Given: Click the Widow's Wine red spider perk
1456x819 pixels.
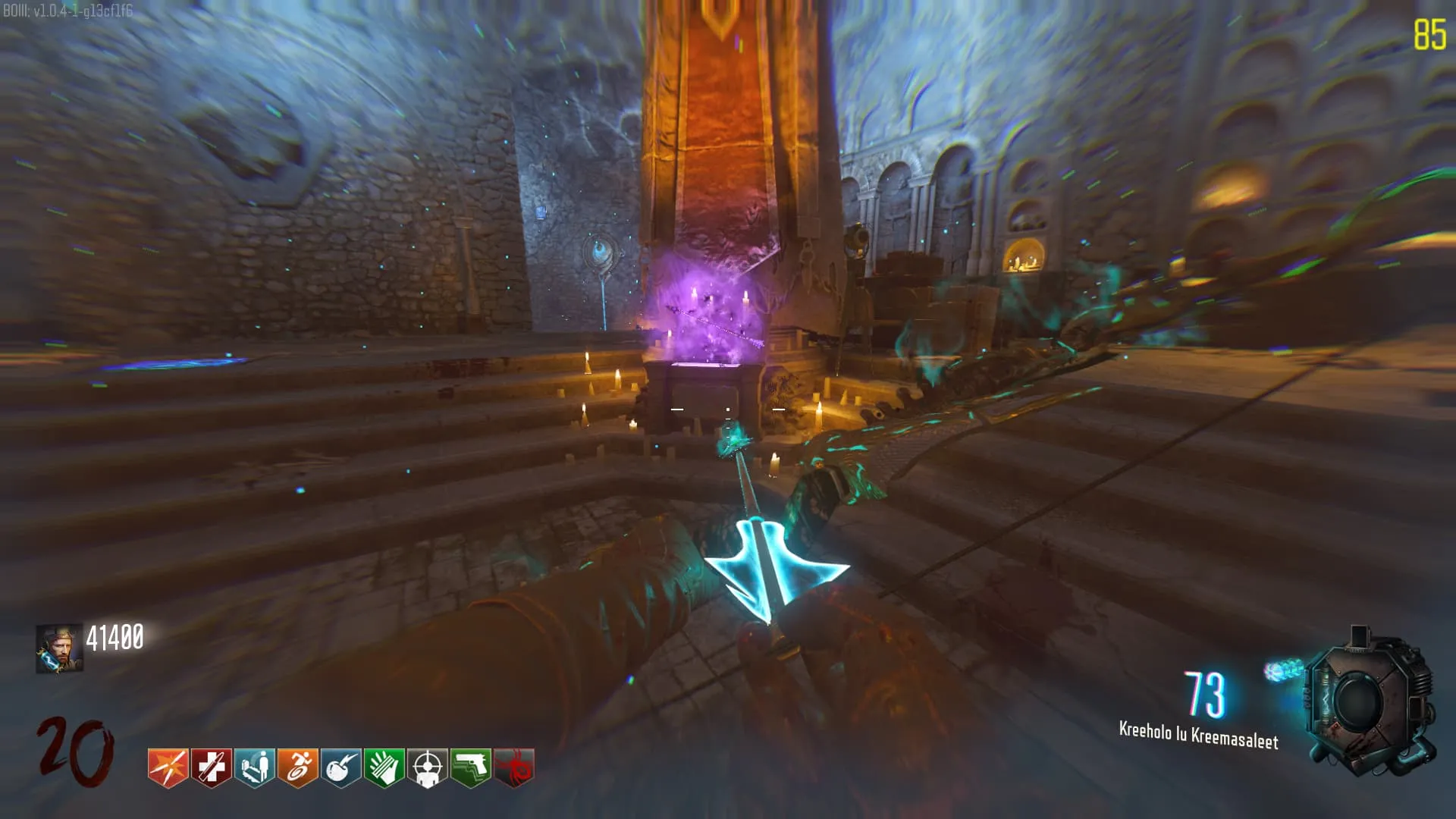Looking at the screenshot, I should (x=514, y=767).
